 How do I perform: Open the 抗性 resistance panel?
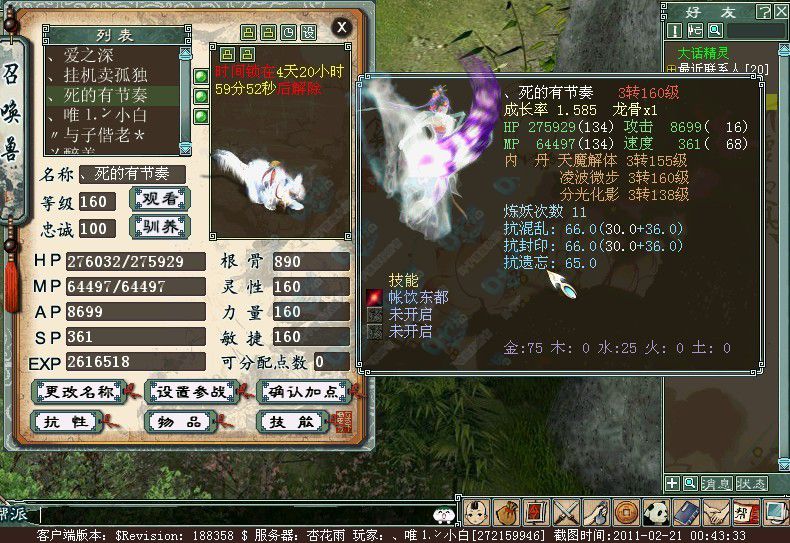tap(66, 422)
